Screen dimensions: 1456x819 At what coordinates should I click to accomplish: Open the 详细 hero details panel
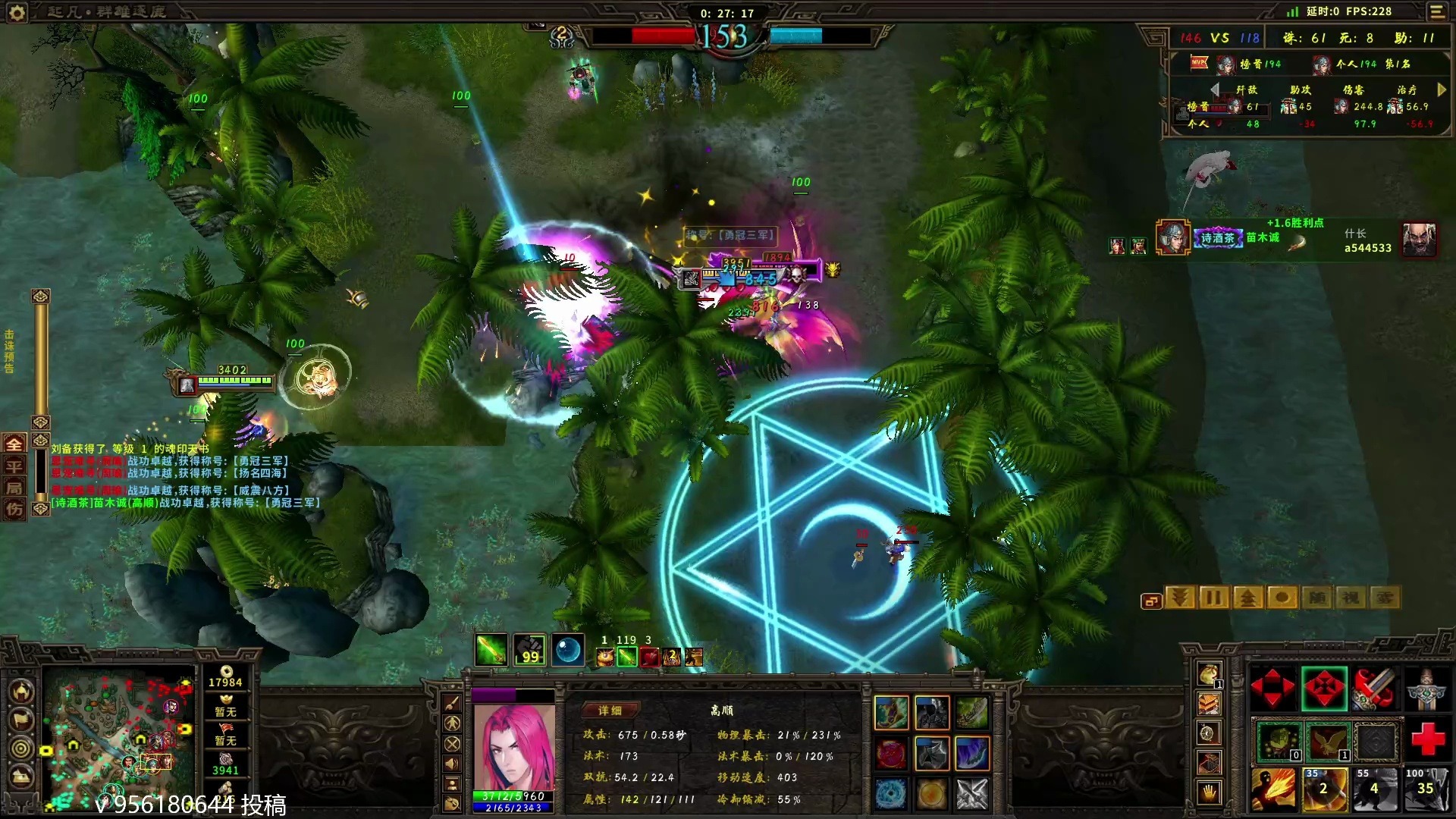point(610,711)
